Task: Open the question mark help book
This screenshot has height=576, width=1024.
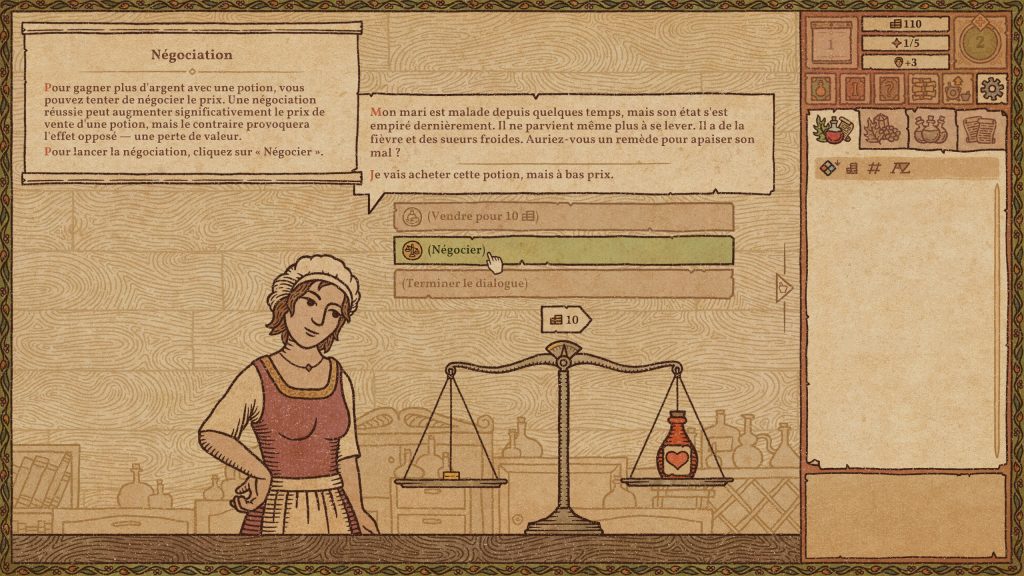Action: pyautogui.click(x=888, y=88)
